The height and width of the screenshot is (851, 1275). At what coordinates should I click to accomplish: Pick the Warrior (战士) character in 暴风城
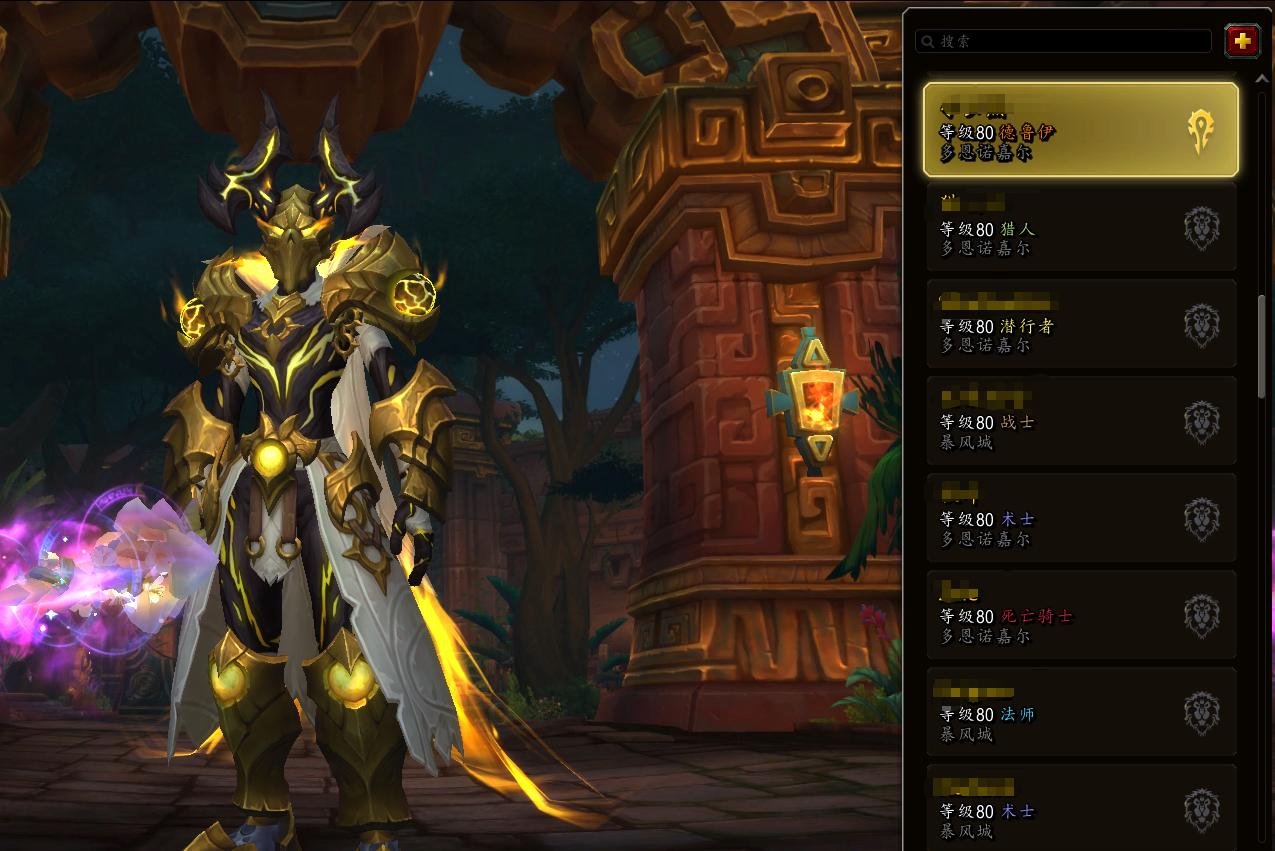(1081, 421)
